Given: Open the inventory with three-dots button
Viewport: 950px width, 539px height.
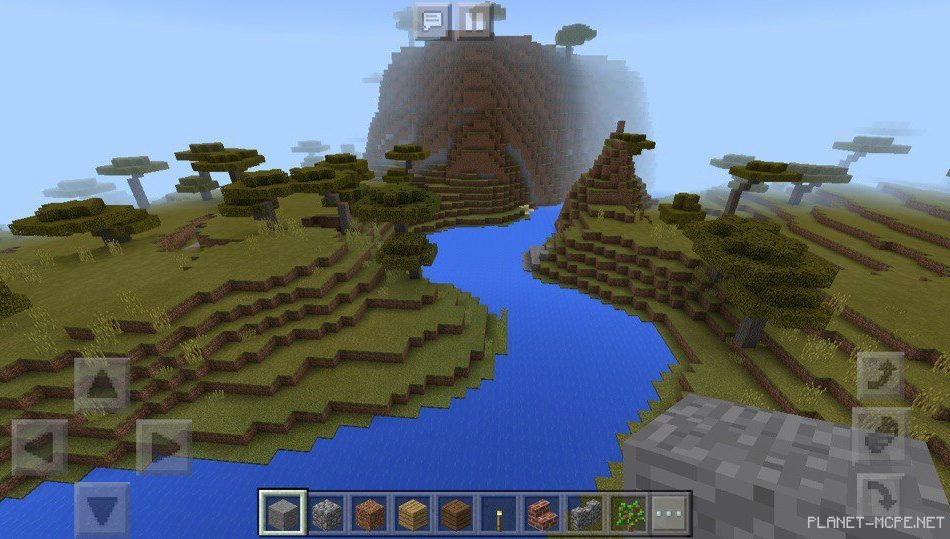Looking at the screenshot, I should click(670, 514).
